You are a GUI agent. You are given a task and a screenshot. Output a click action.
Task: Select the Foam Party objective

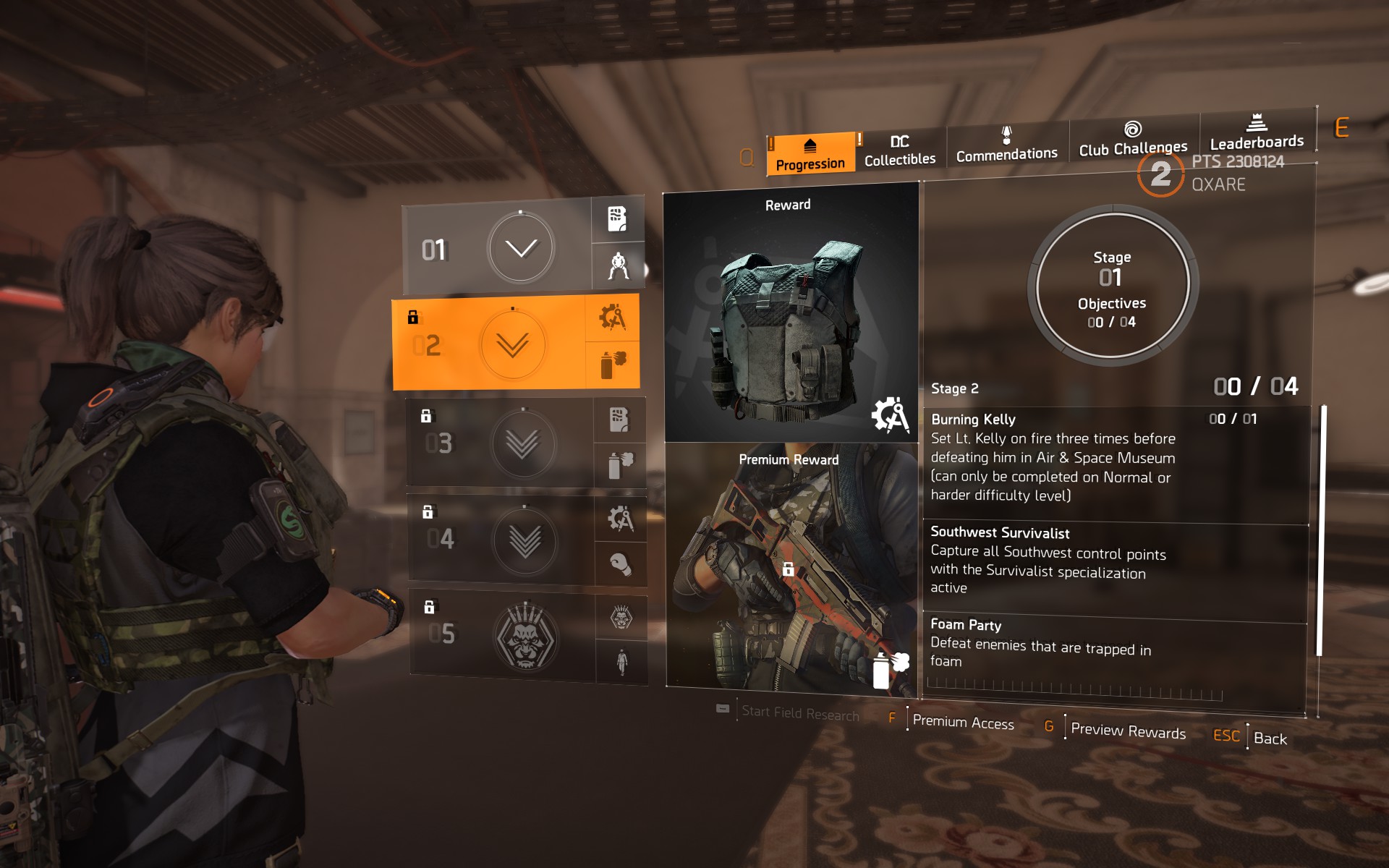click(1114, 643)
